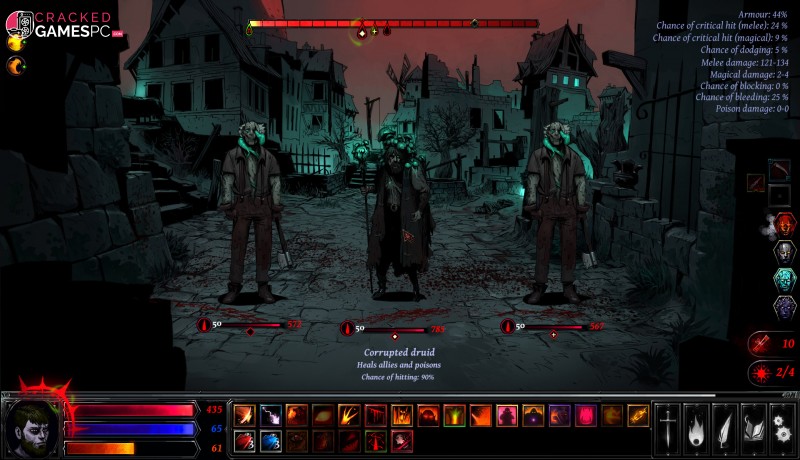Click the syringe counter showing 10
This screenshot has height=460, width=800.
774,343
